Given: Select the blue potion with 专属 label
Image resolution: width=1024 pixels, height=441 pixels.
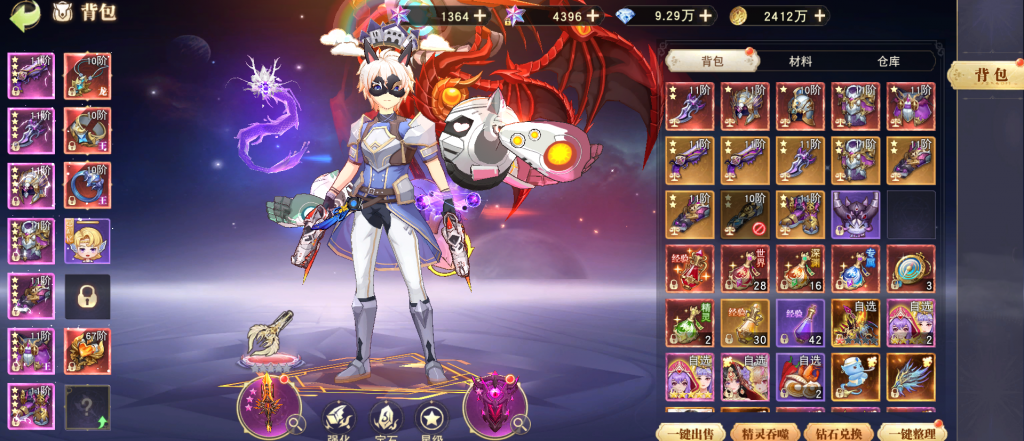Looking at the screenshot, I should [855, 268].
